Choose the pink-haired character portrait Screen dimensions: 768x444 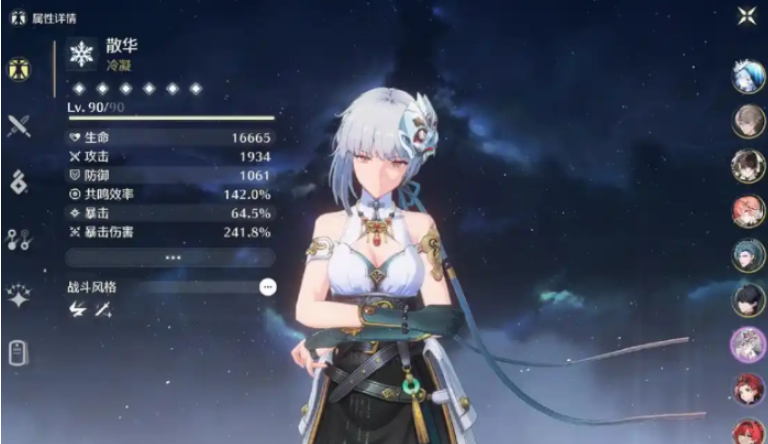tap(748, 211)
